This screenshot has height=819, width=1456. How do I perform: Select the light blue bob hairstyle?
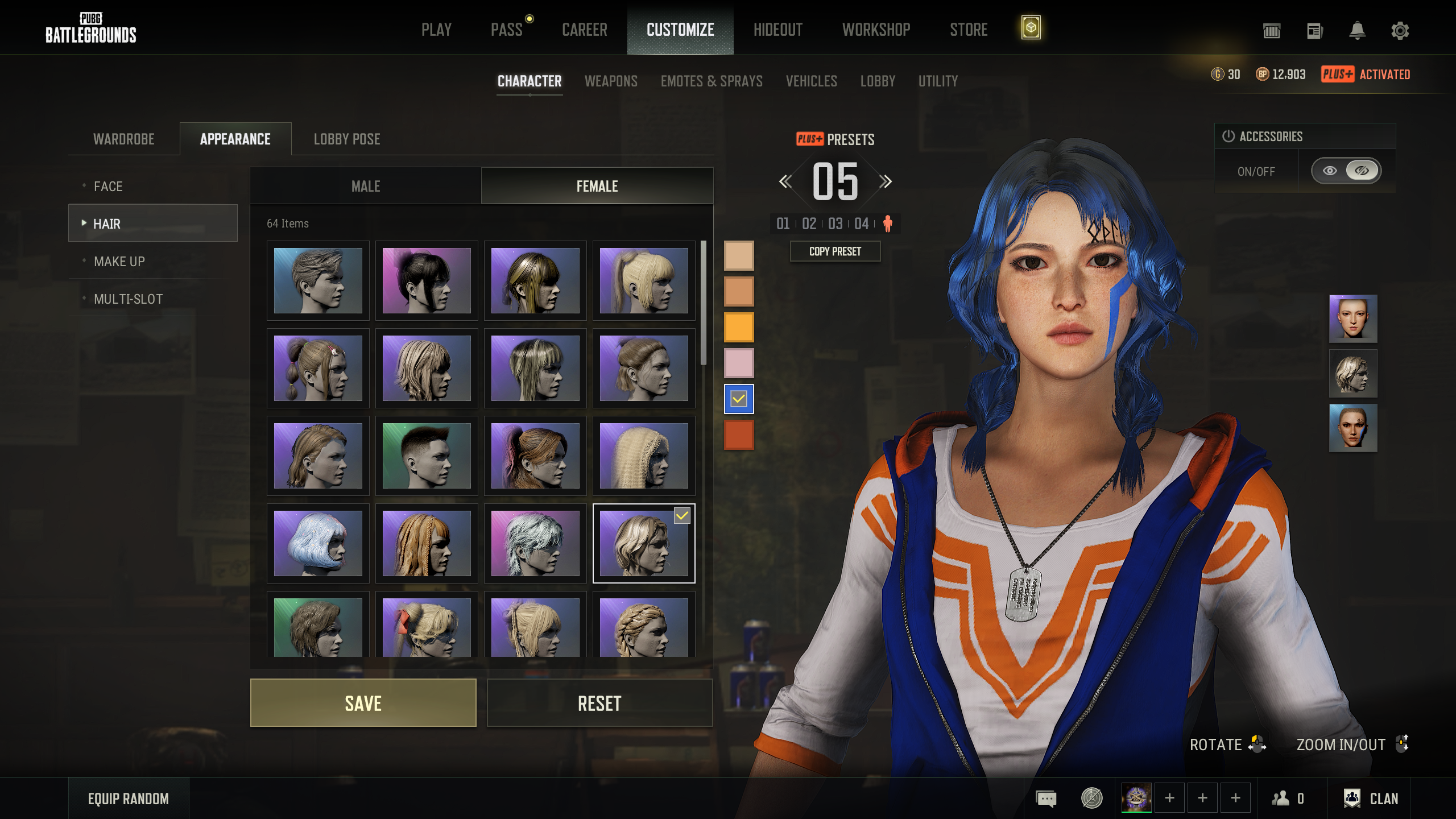tap(318, 543)
